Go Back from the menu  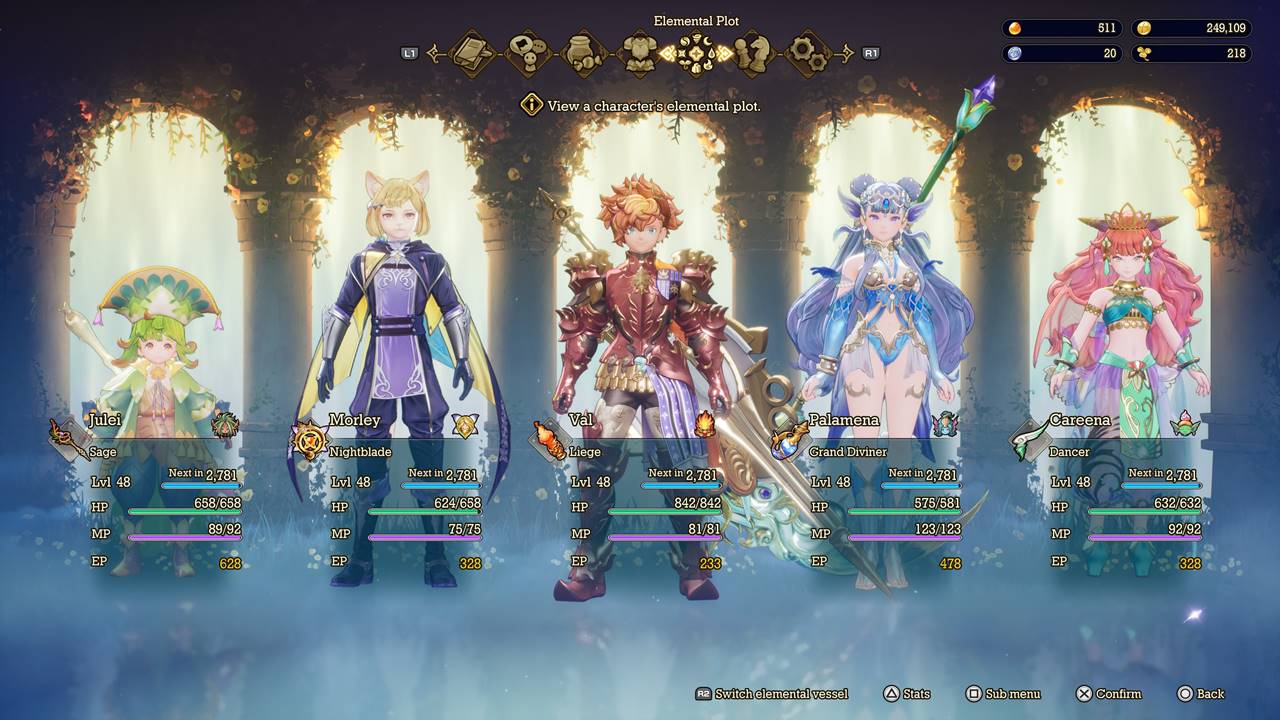(x=1200, y=694)
